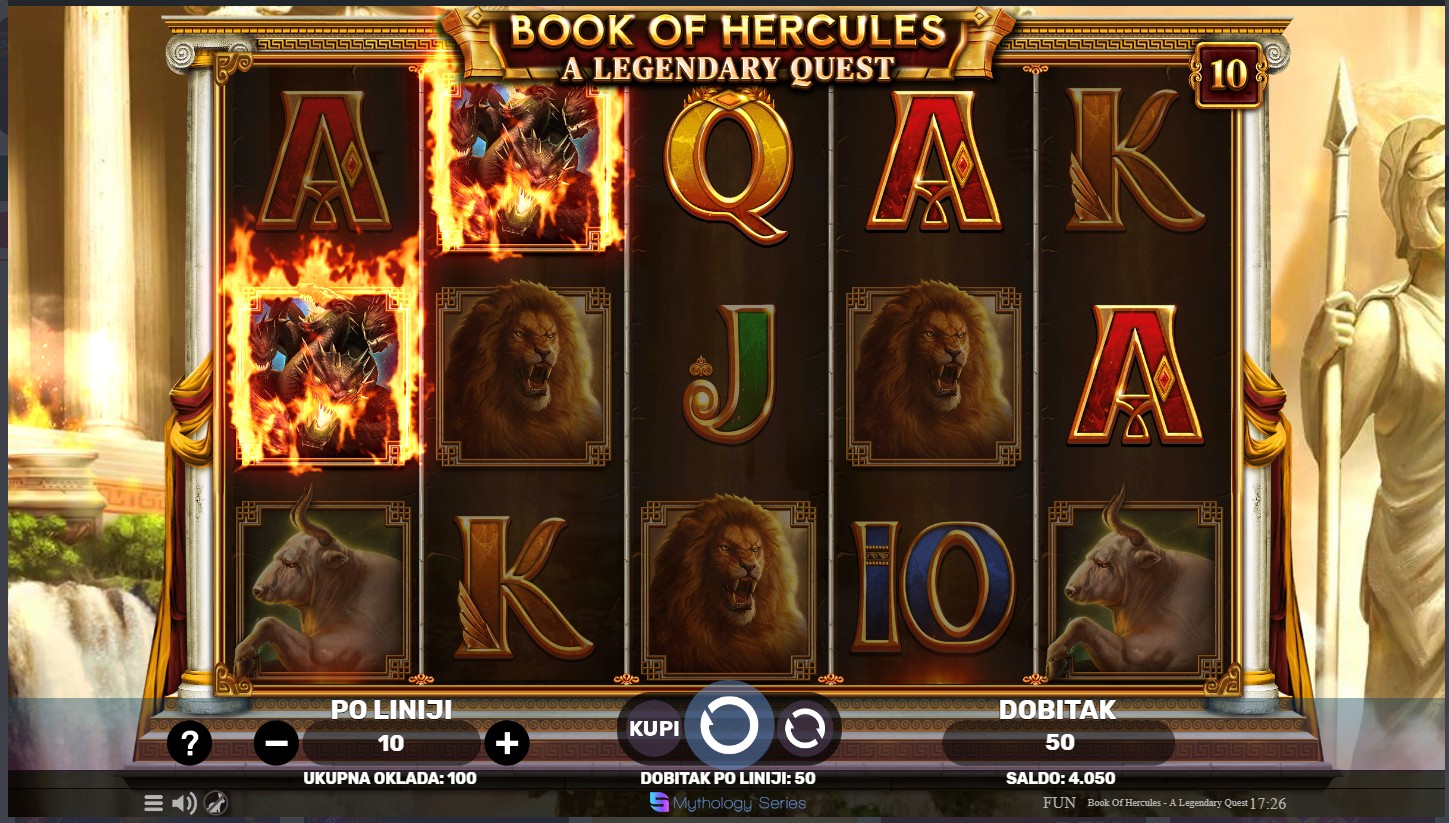Open the hamburger menu
The image size is (1449, 823).
pos(153,803)
